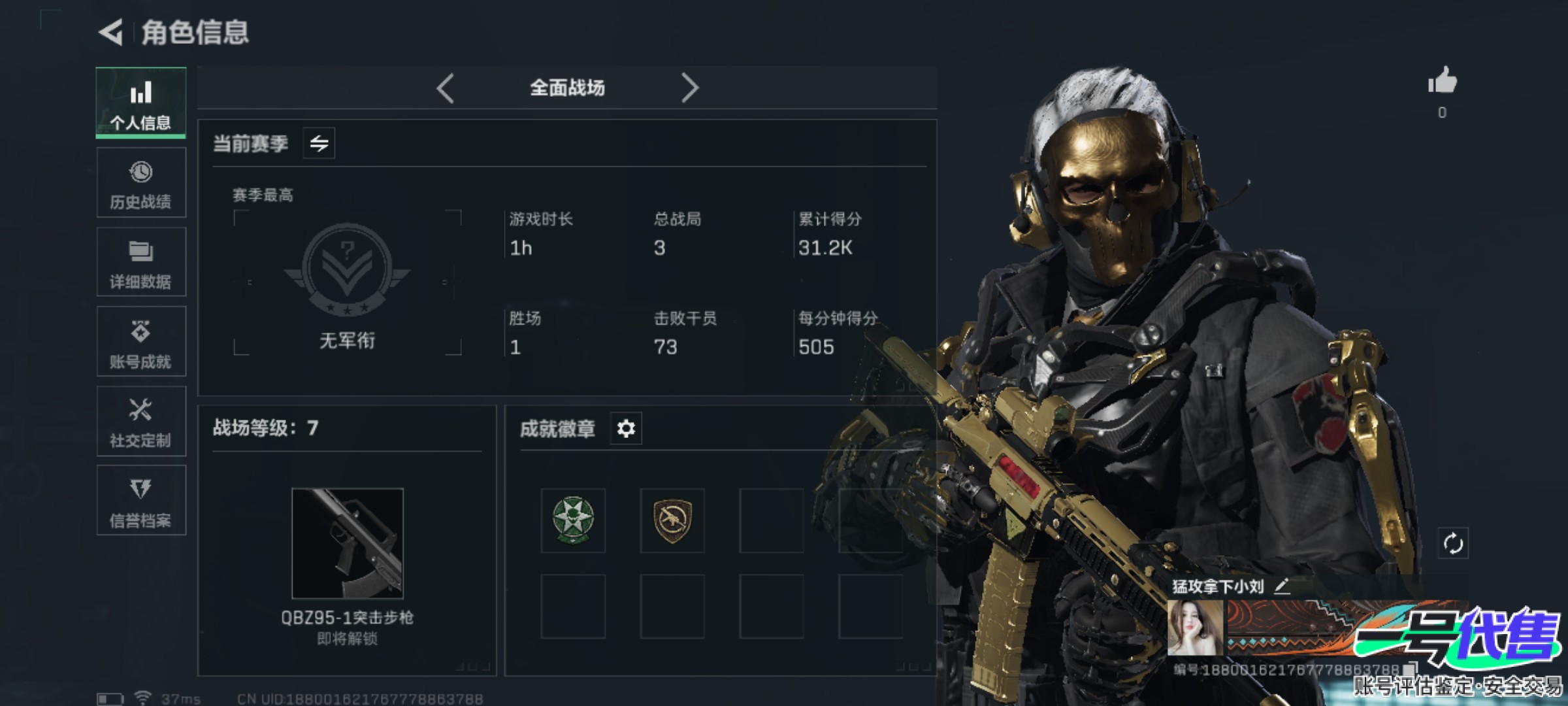Click the QBZ95-1突击步枪 unlock thumbnail
The height and width of the screenshot is (706, 1568).
pyautogui.click(x=348, y=543)
